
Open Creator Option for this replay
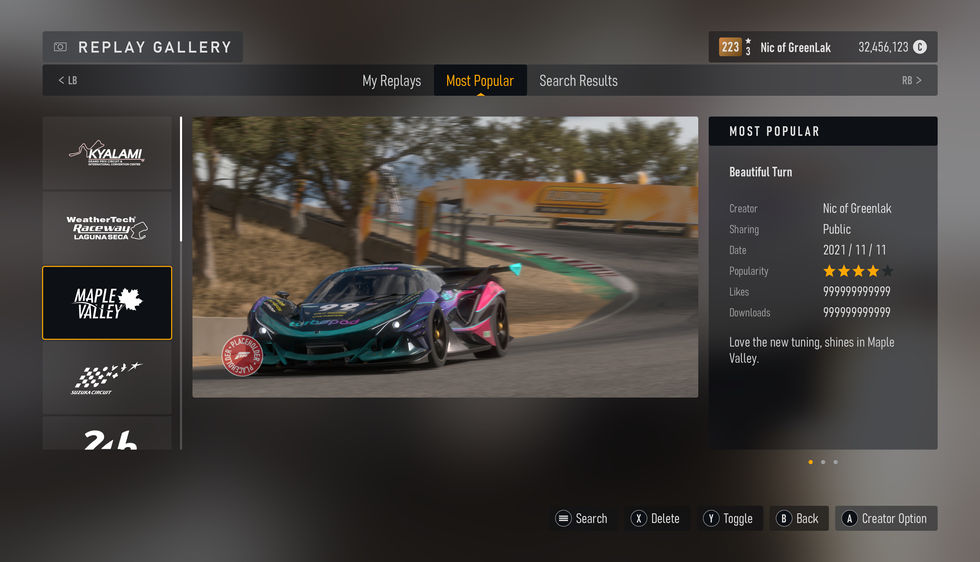[x=885, y=518]
